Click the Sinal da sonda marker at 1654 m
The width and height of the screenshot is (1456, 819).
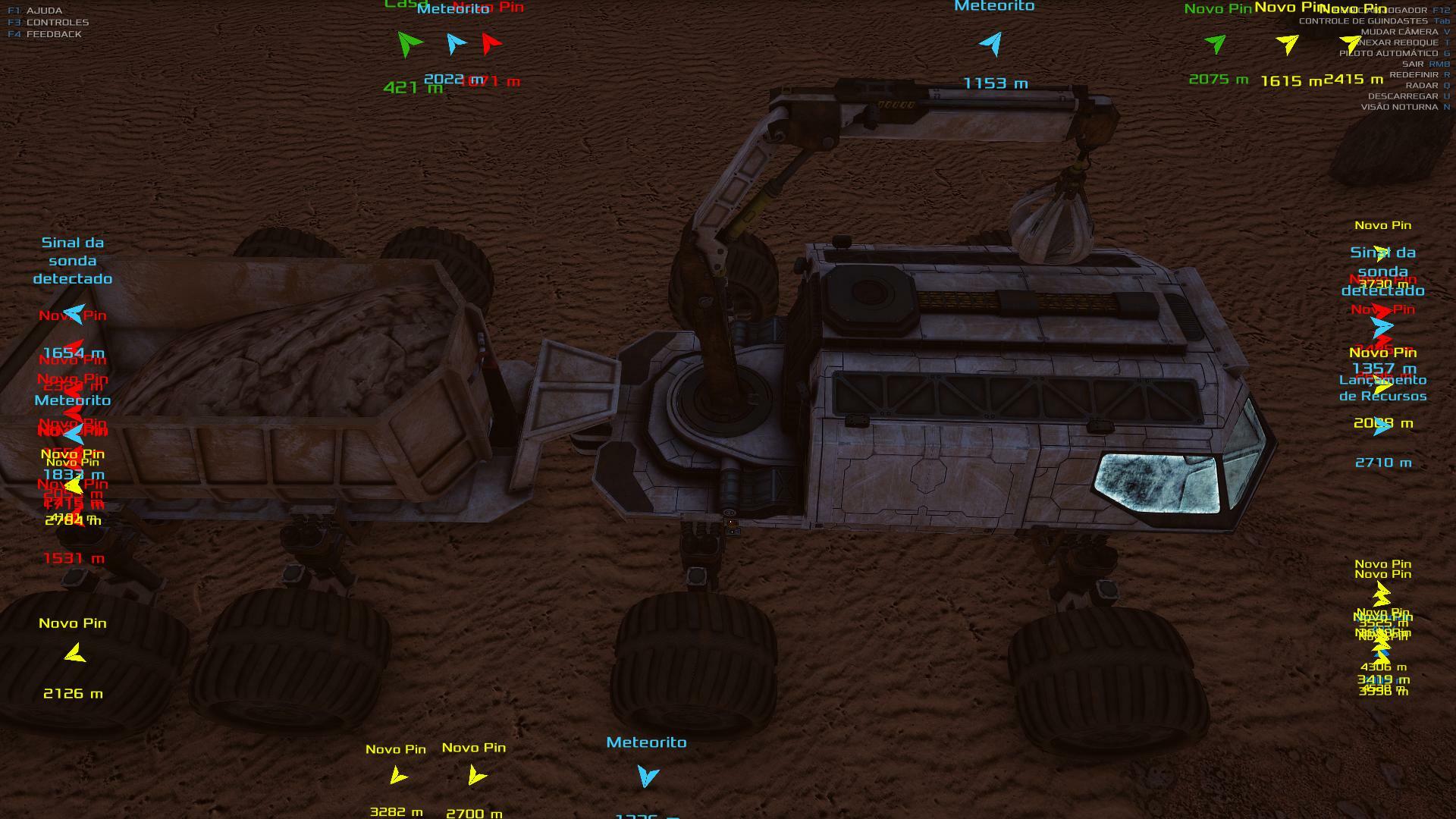click(x=74, y=314)
